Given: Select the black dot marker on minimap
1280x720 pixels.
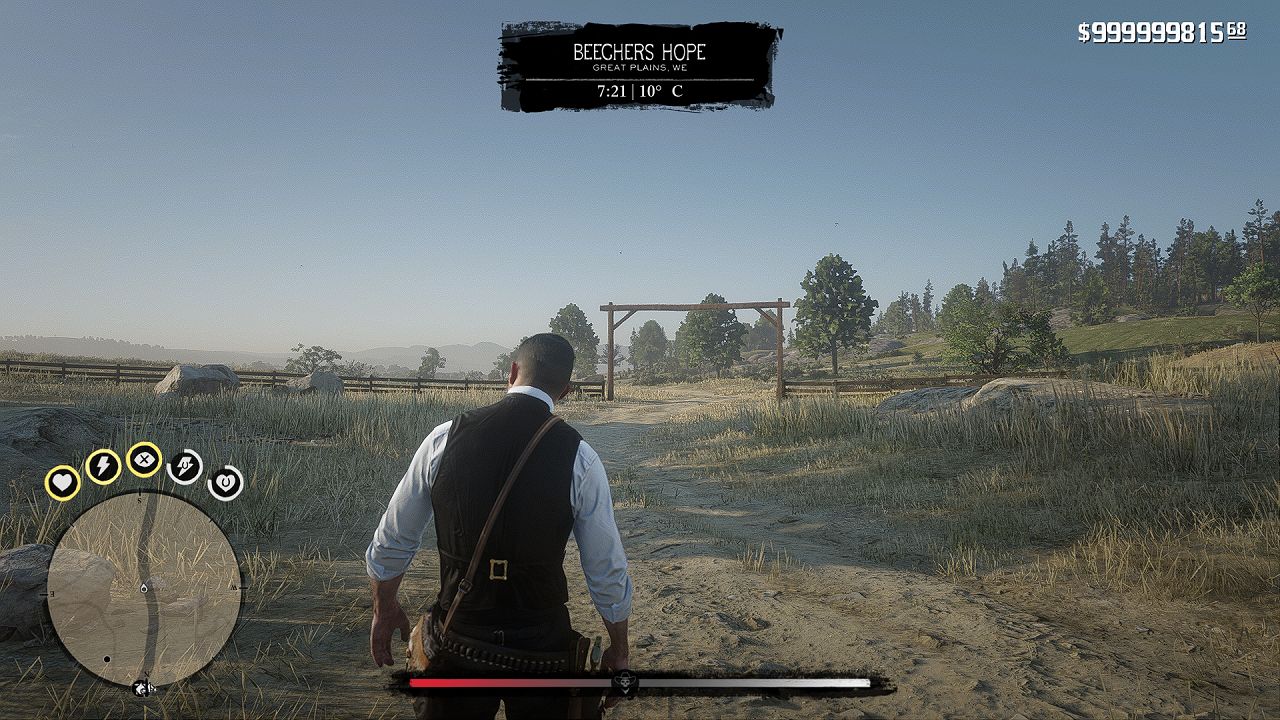Looking at the screenshot, I should (107, 660).
